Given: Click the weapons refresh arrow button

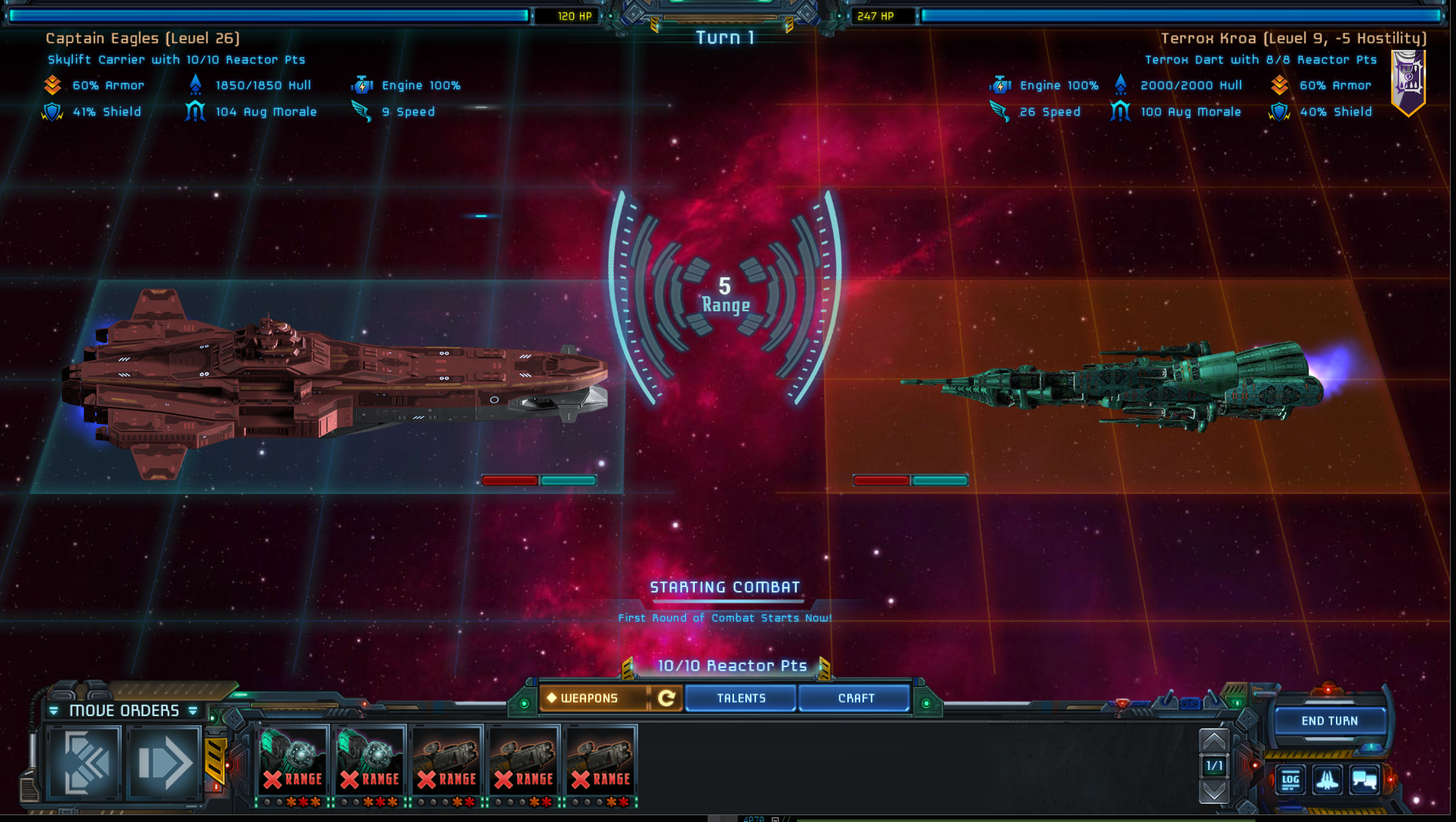Looking at the screenshot, I should pos(666,698).
